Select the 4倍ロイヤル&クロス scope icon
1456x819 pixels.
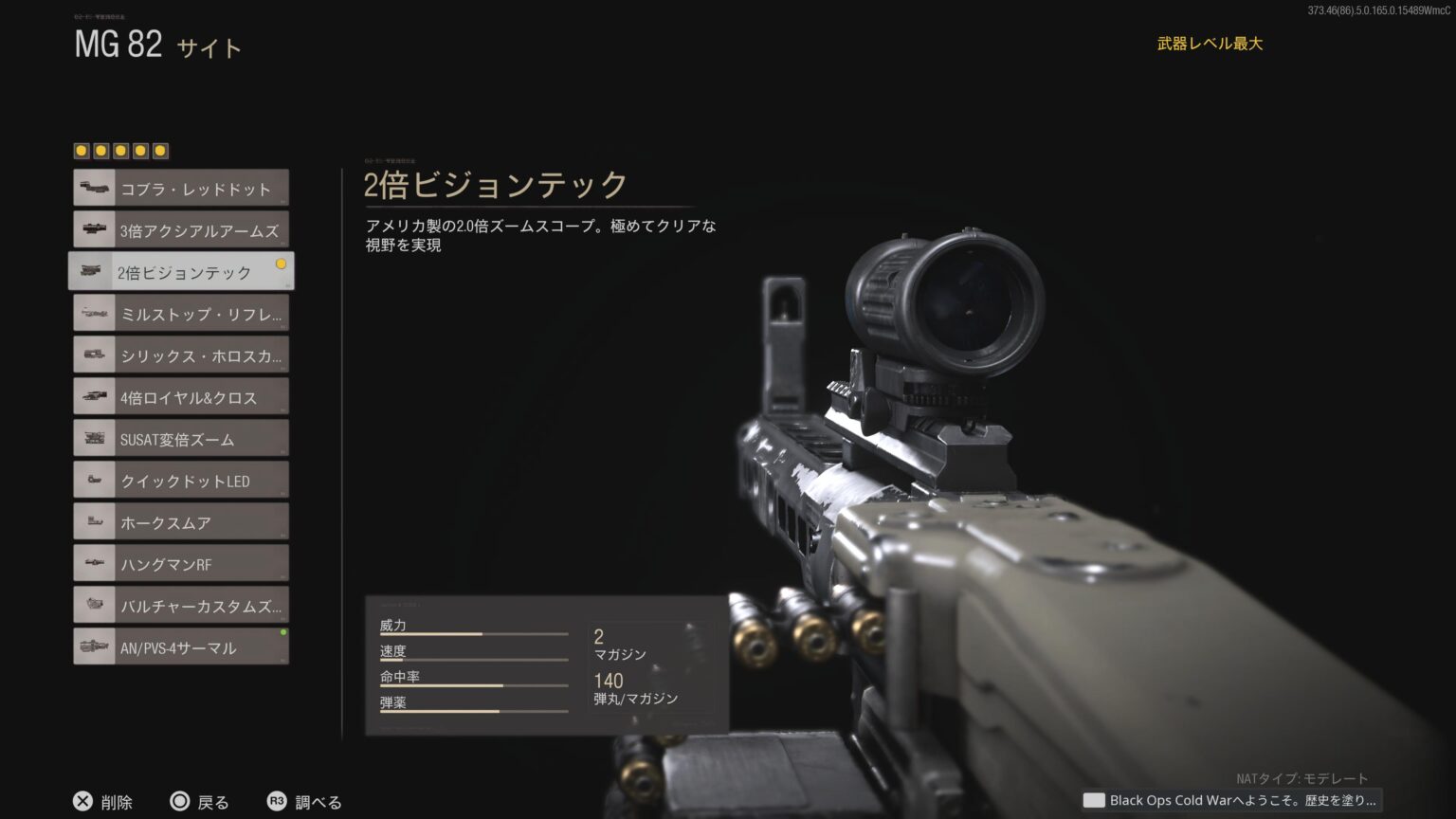click(93, 395)
